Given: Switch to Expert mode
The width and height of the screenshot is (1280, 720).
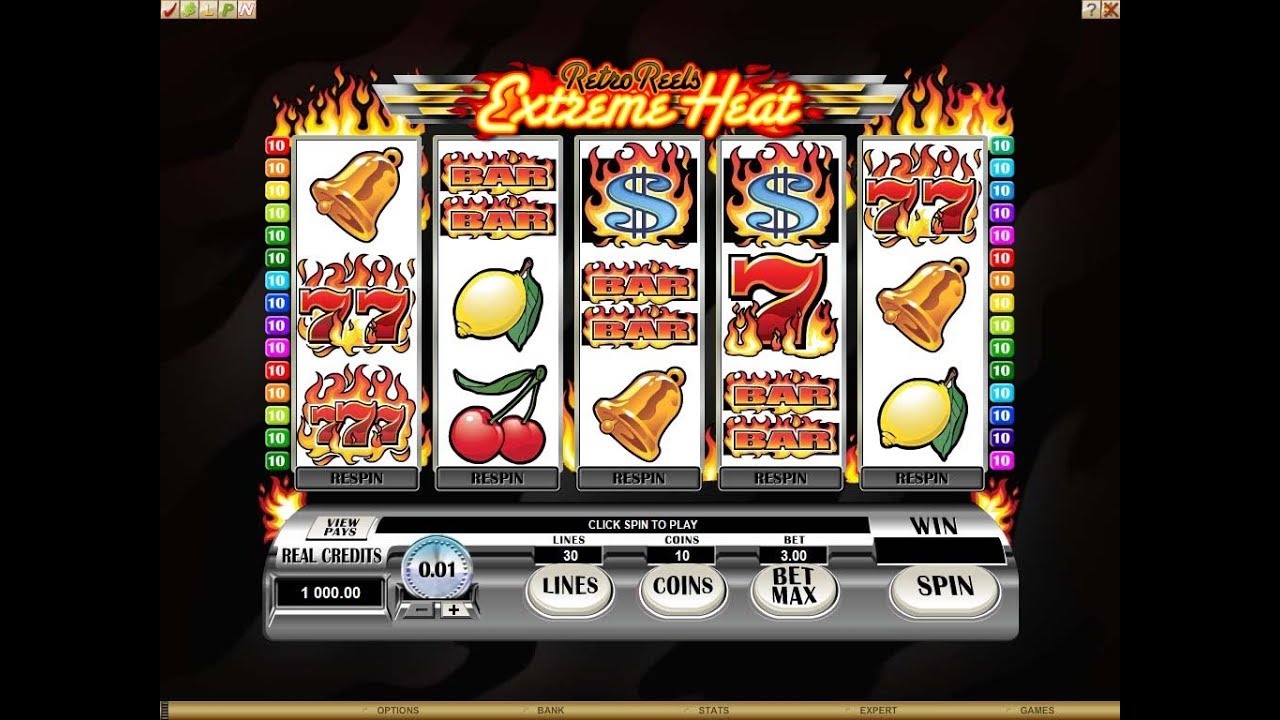Looking at the screenshot, I should coord(878,711).
